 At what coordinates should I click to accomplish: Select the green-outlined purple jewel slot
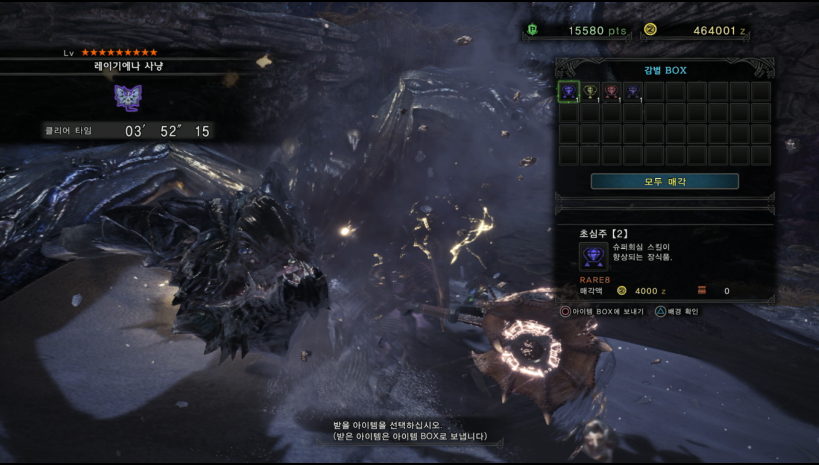pyautogui.click(x=568, y=92)
